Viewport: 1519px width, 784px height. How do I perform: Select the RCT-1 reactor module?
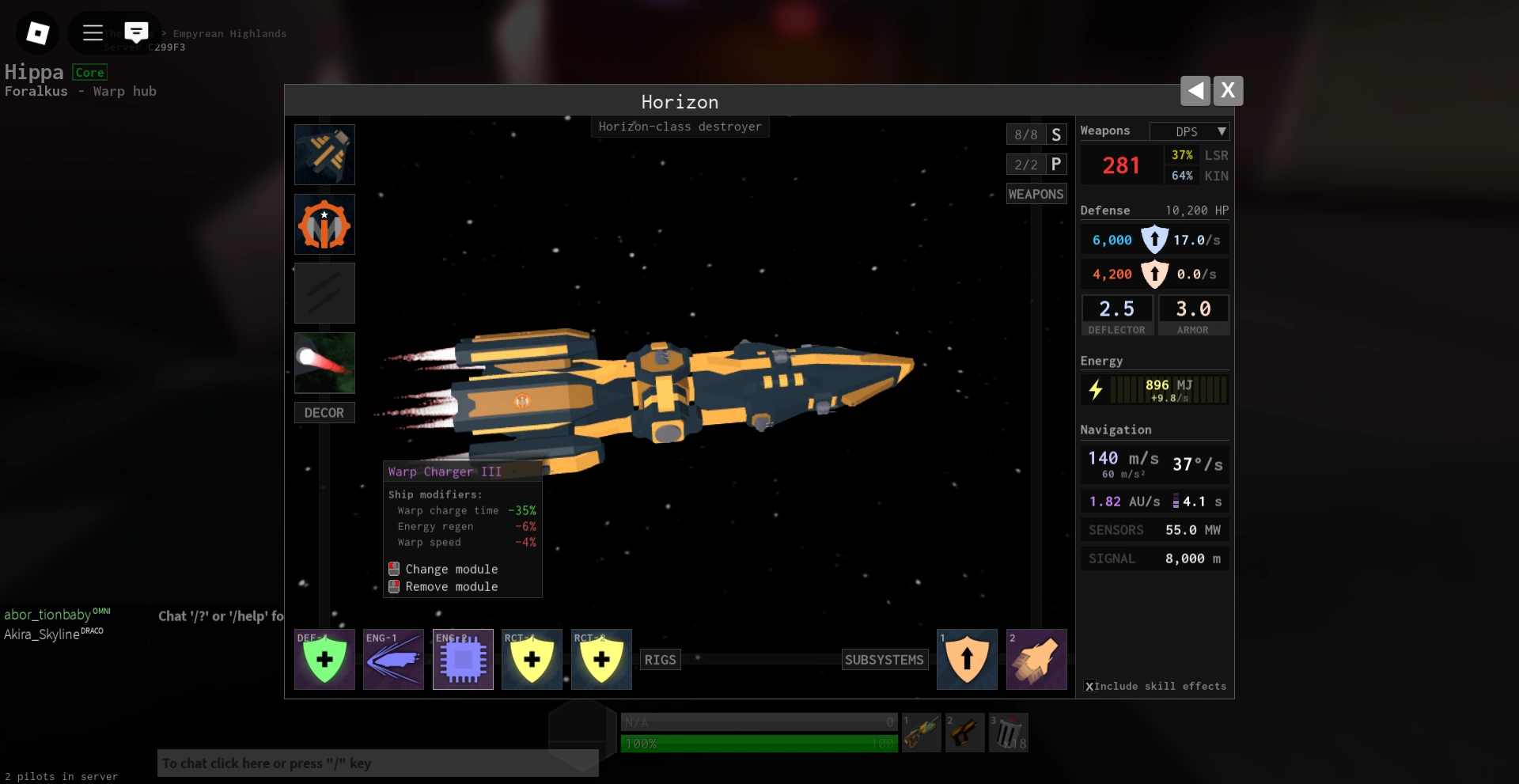click(532, 659)
